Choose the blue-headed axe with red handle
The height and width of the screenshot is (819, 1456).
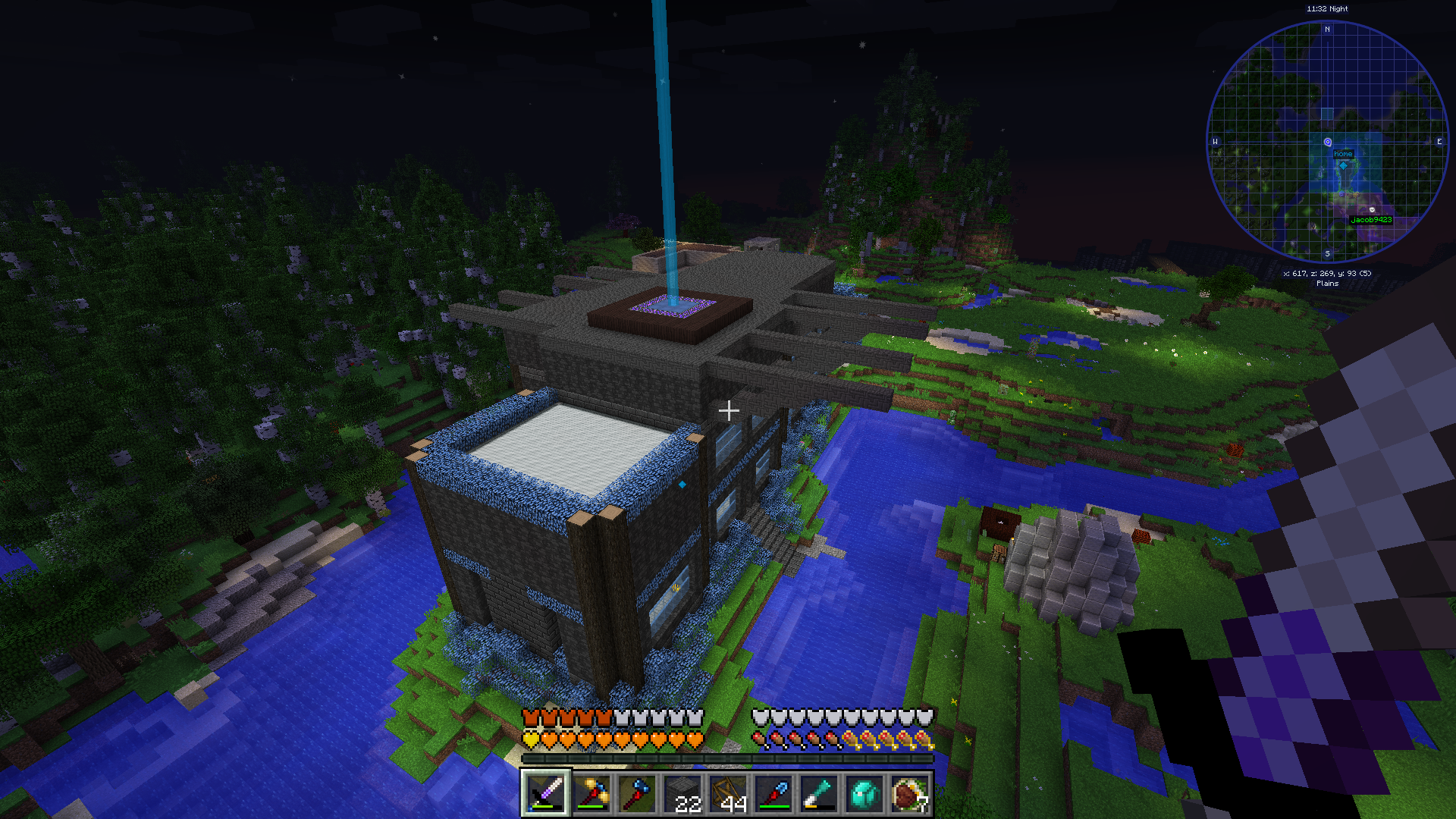pyautogui.click(x=637, y=794)
